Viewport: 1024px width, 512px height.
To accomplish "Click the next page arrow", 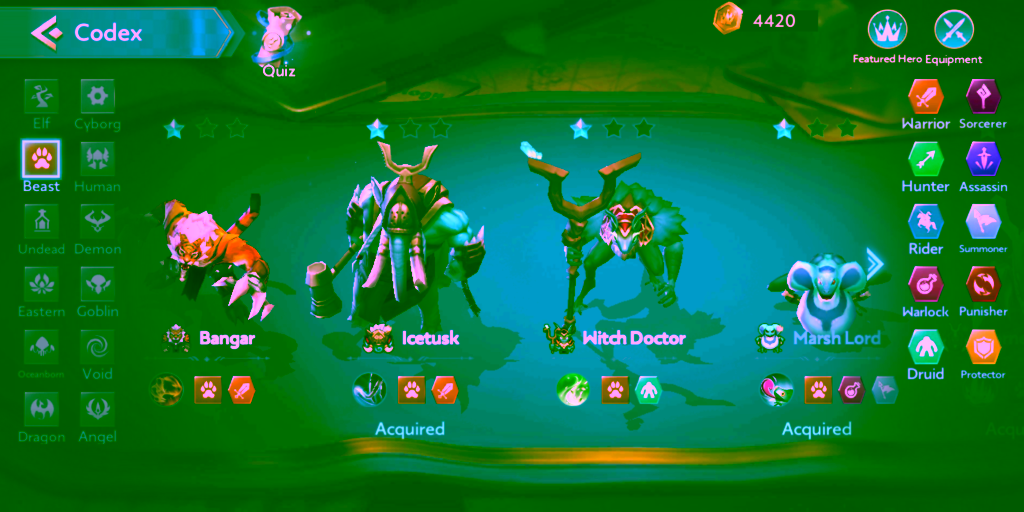I will [875, 264].
